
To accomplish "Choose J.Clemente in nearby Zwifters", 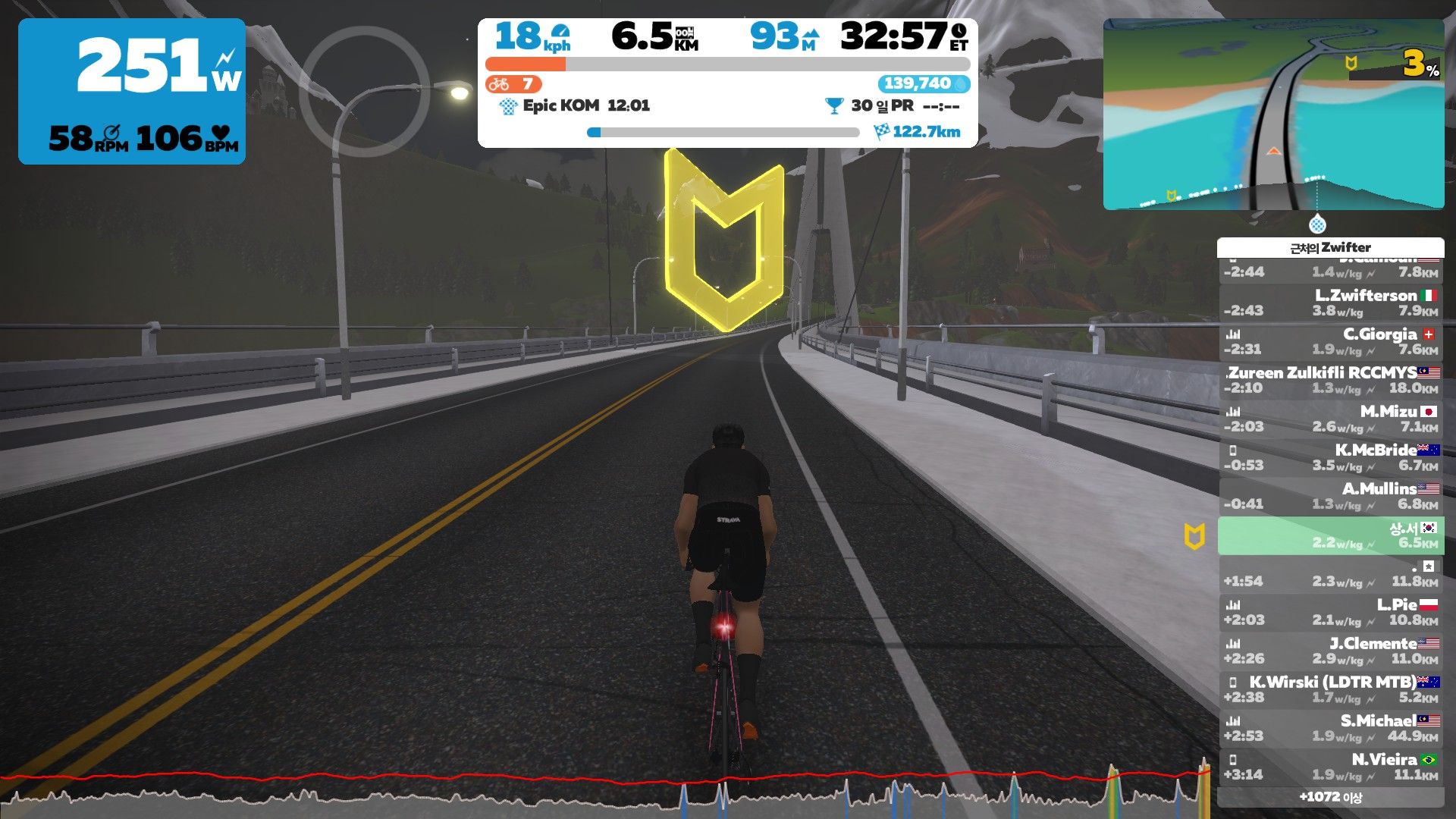I will click(1331, 651).
